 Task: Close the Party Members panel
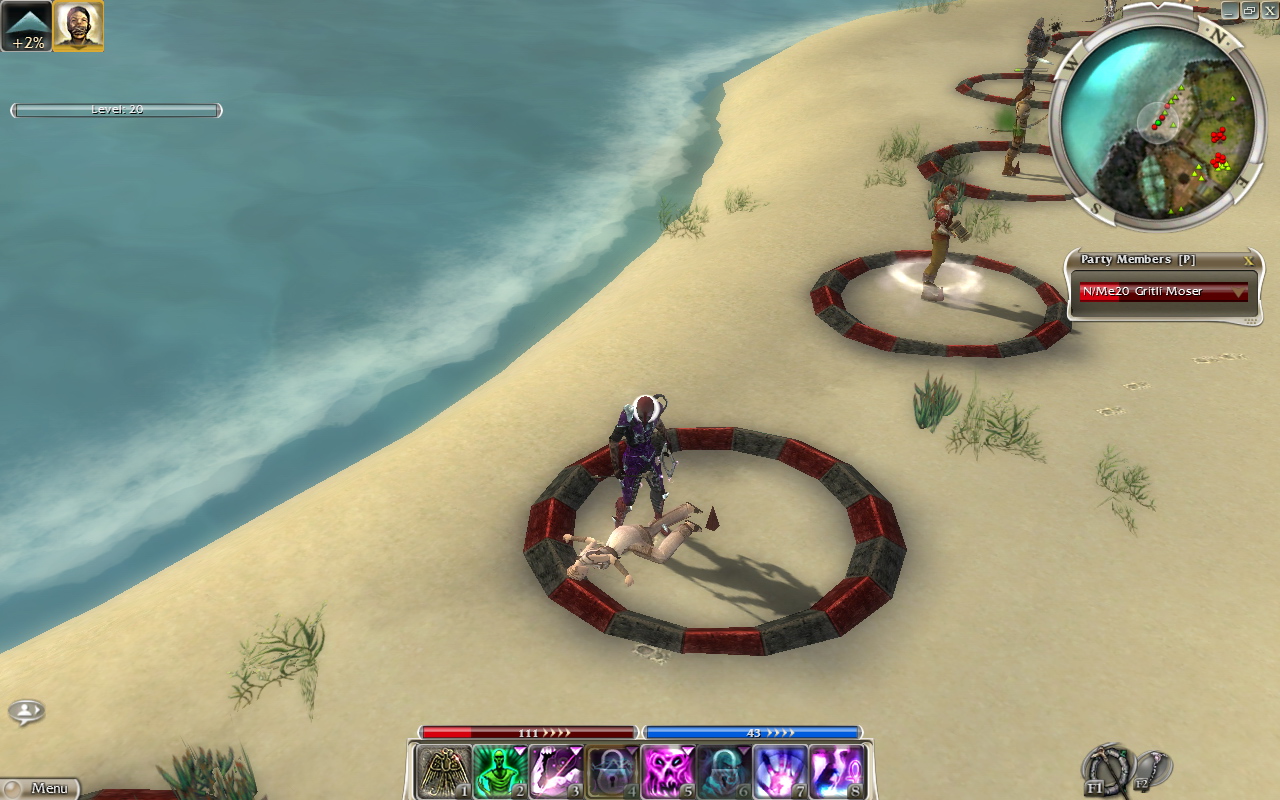point(1248,260)
